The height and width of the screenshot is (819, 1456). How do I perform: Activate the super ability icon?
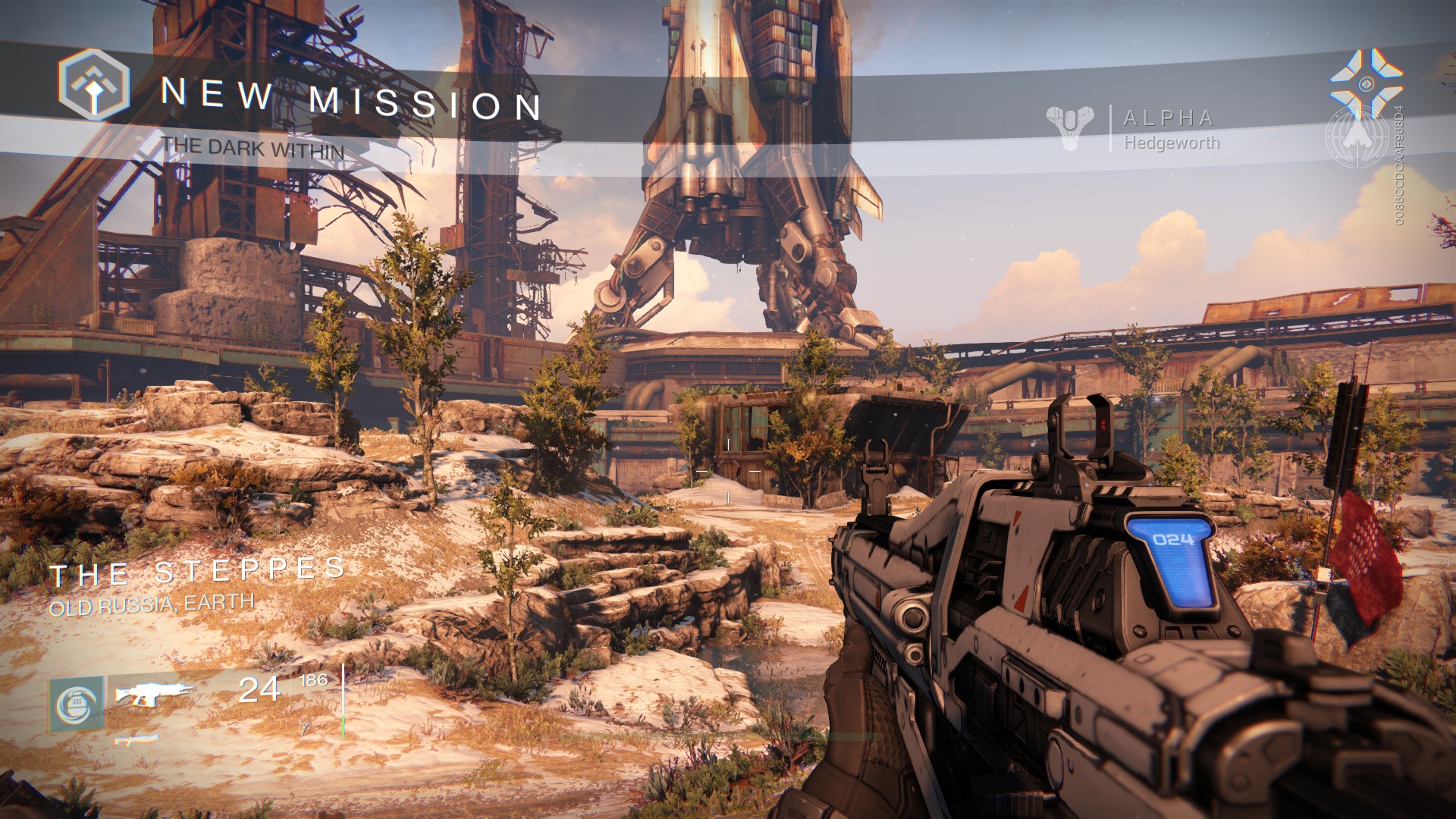coord(77,704)
